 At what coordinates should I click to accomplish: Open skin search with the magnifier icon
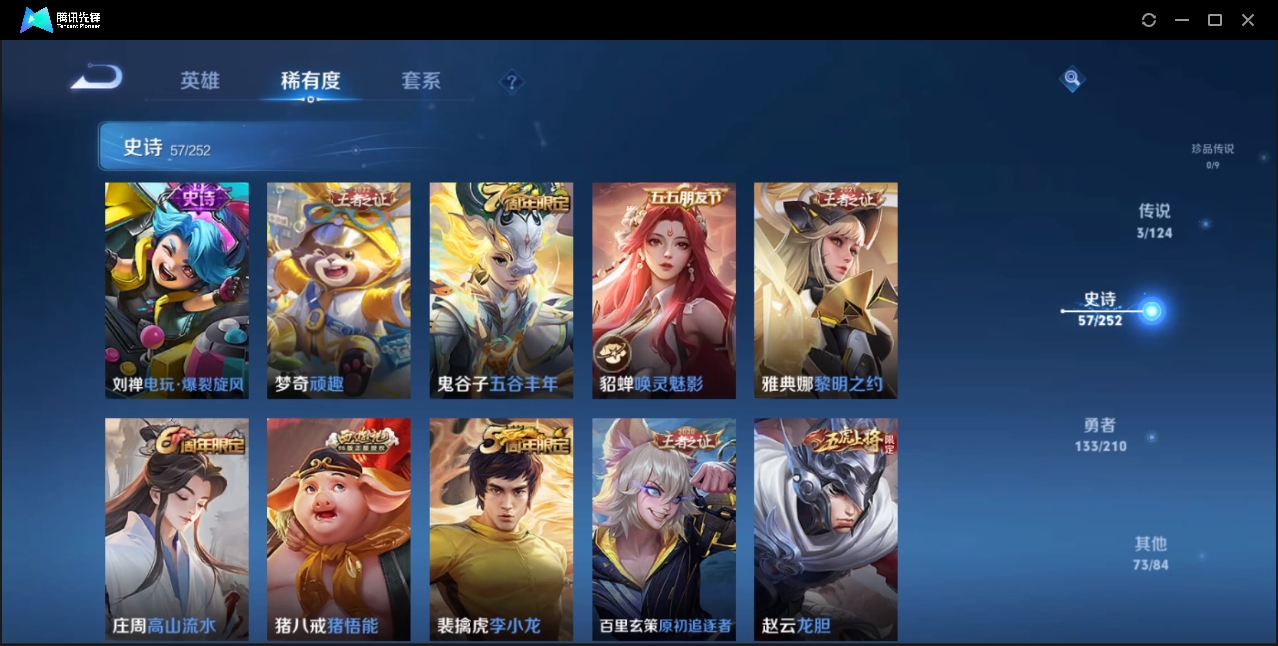[1072, 78]
